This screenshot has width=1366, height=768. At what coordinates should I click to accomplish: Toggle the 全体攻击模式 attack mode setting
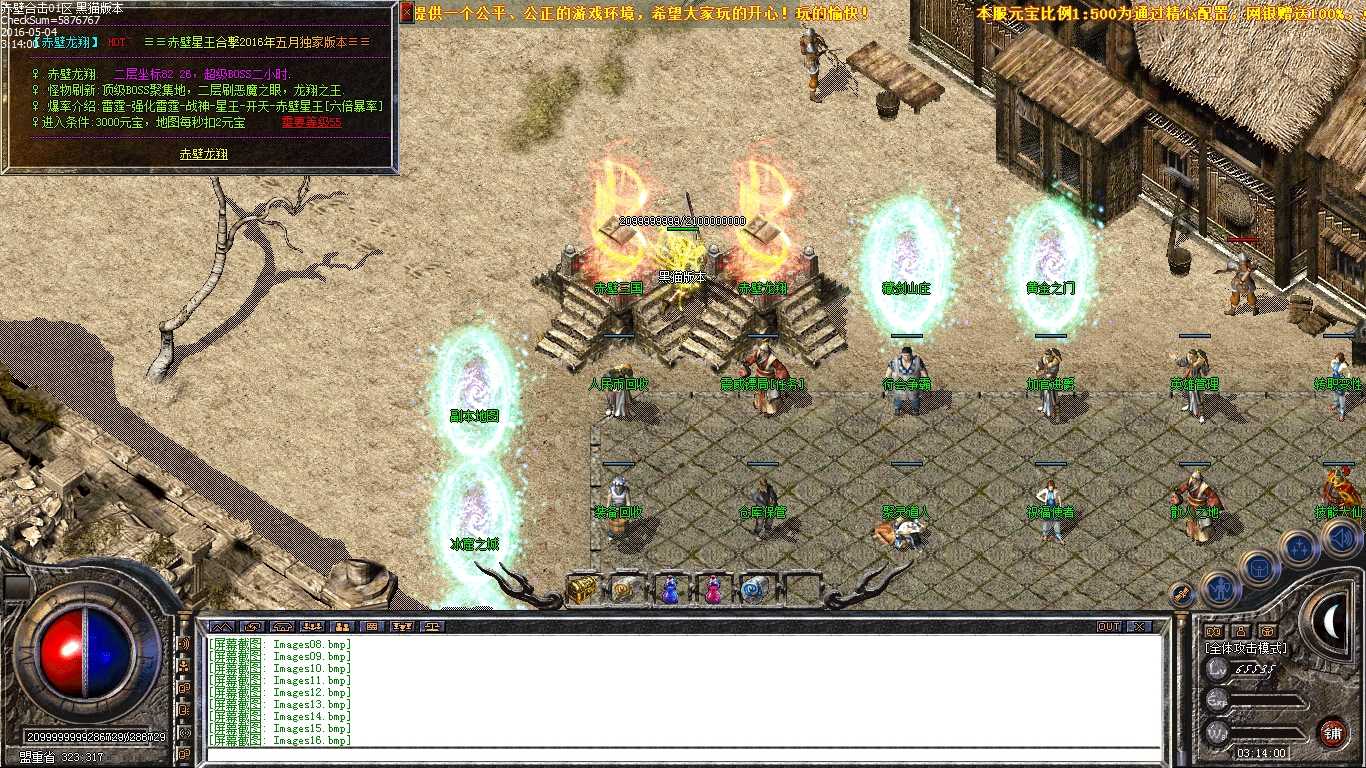(1246, 648)
